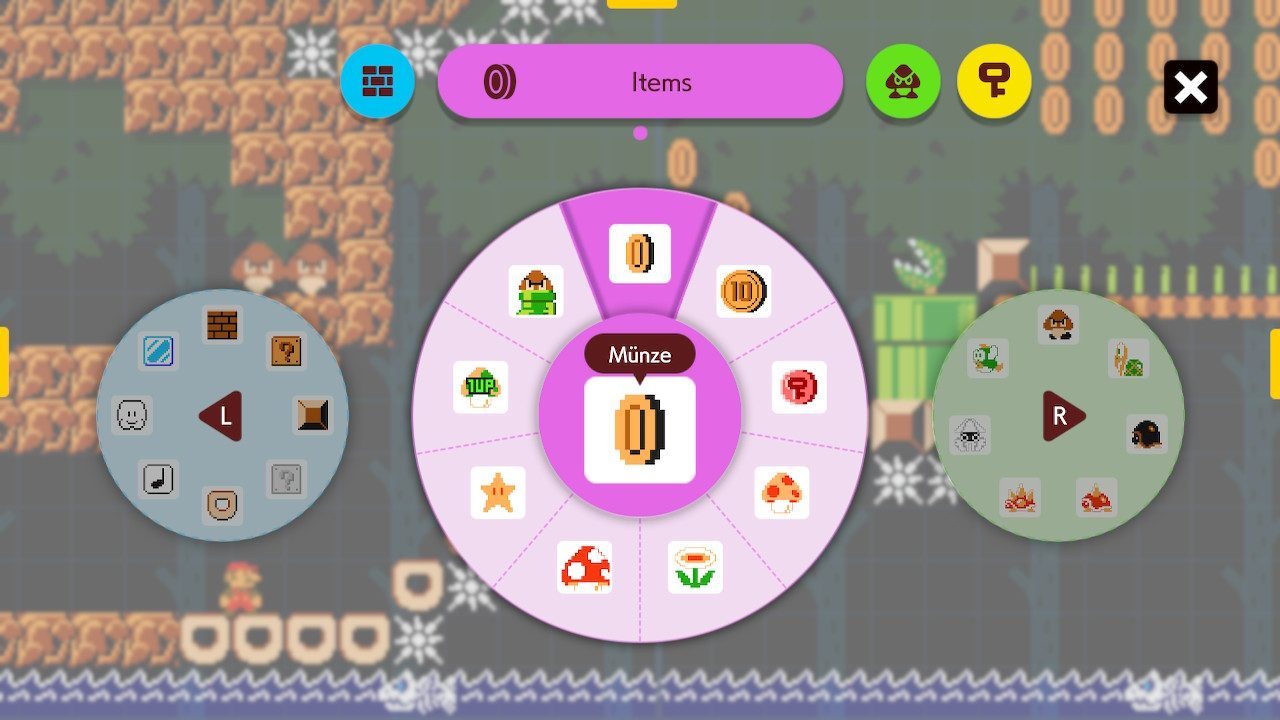
Task: Choose the super star item
Action: click(x=498, y=493)
